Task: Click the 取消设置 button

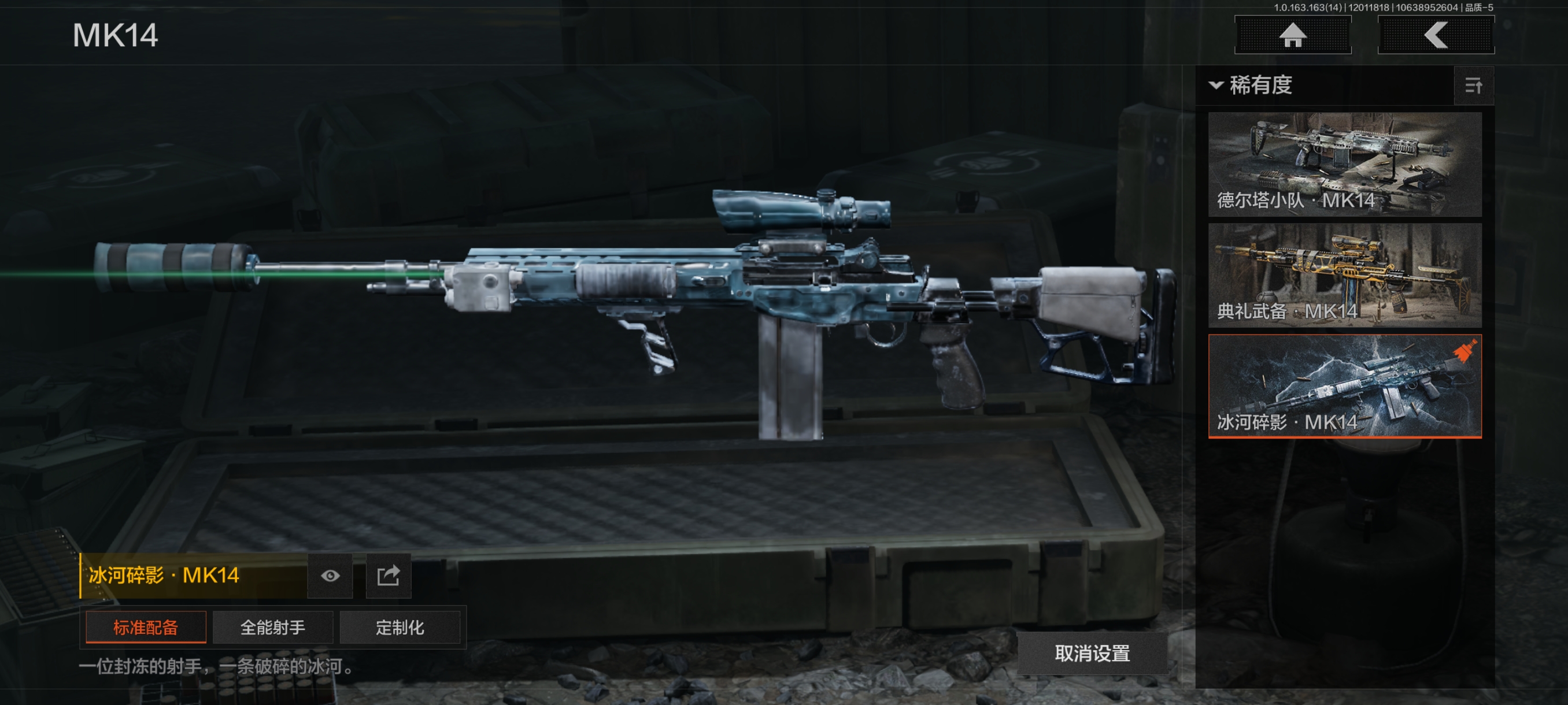Action: 1092,654
